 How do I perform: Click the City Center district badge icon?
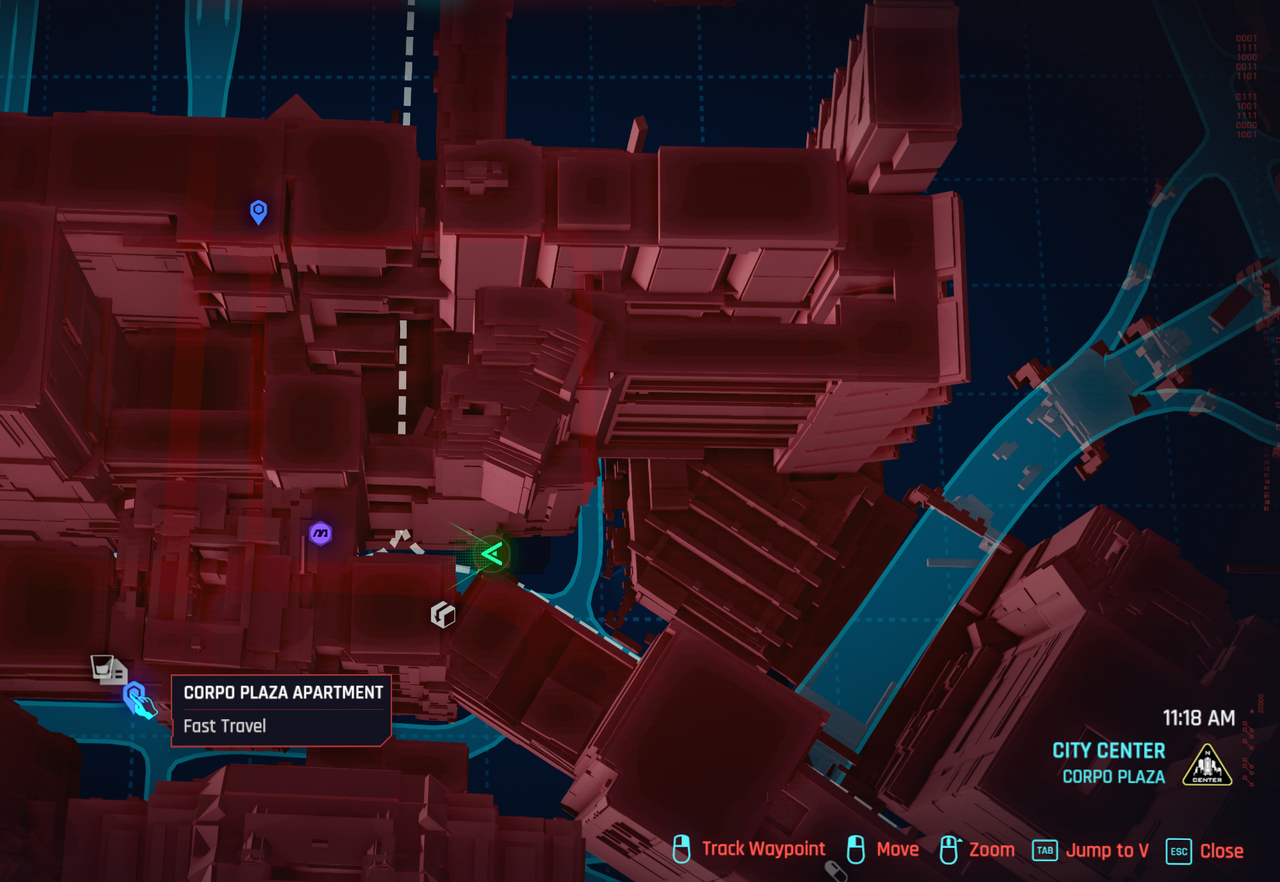[x=1206, y=764]
